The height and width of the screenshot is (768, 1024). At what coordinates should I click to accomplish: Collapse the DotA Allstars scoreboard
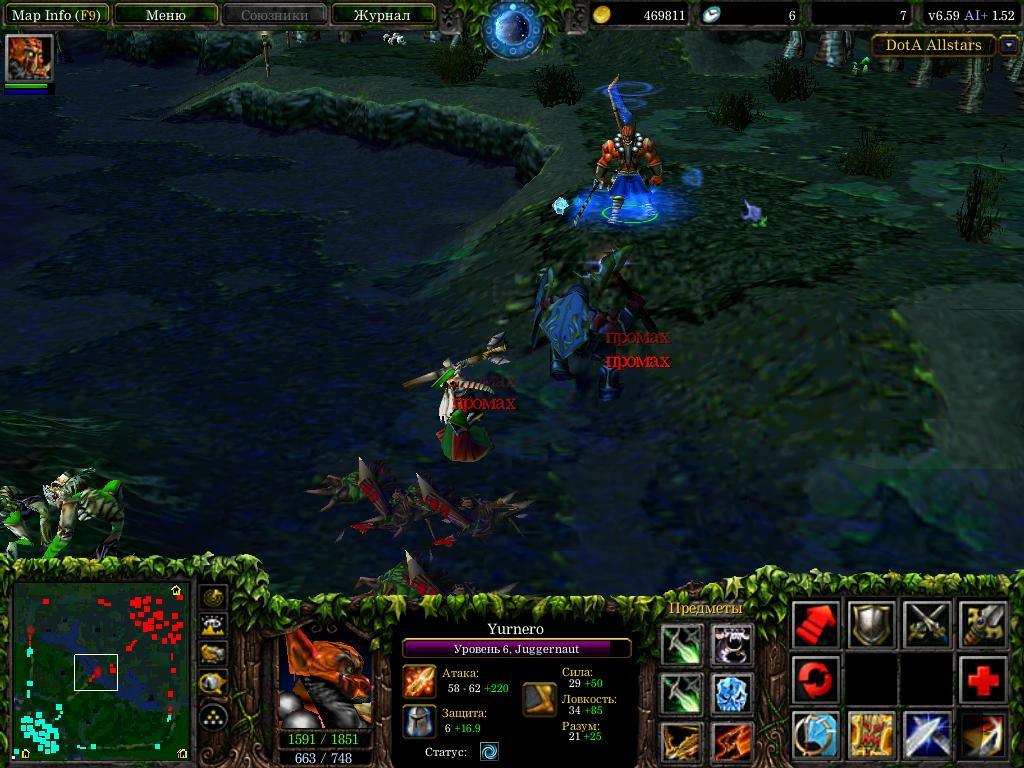pyautogui.click(x=1008, y=45)
